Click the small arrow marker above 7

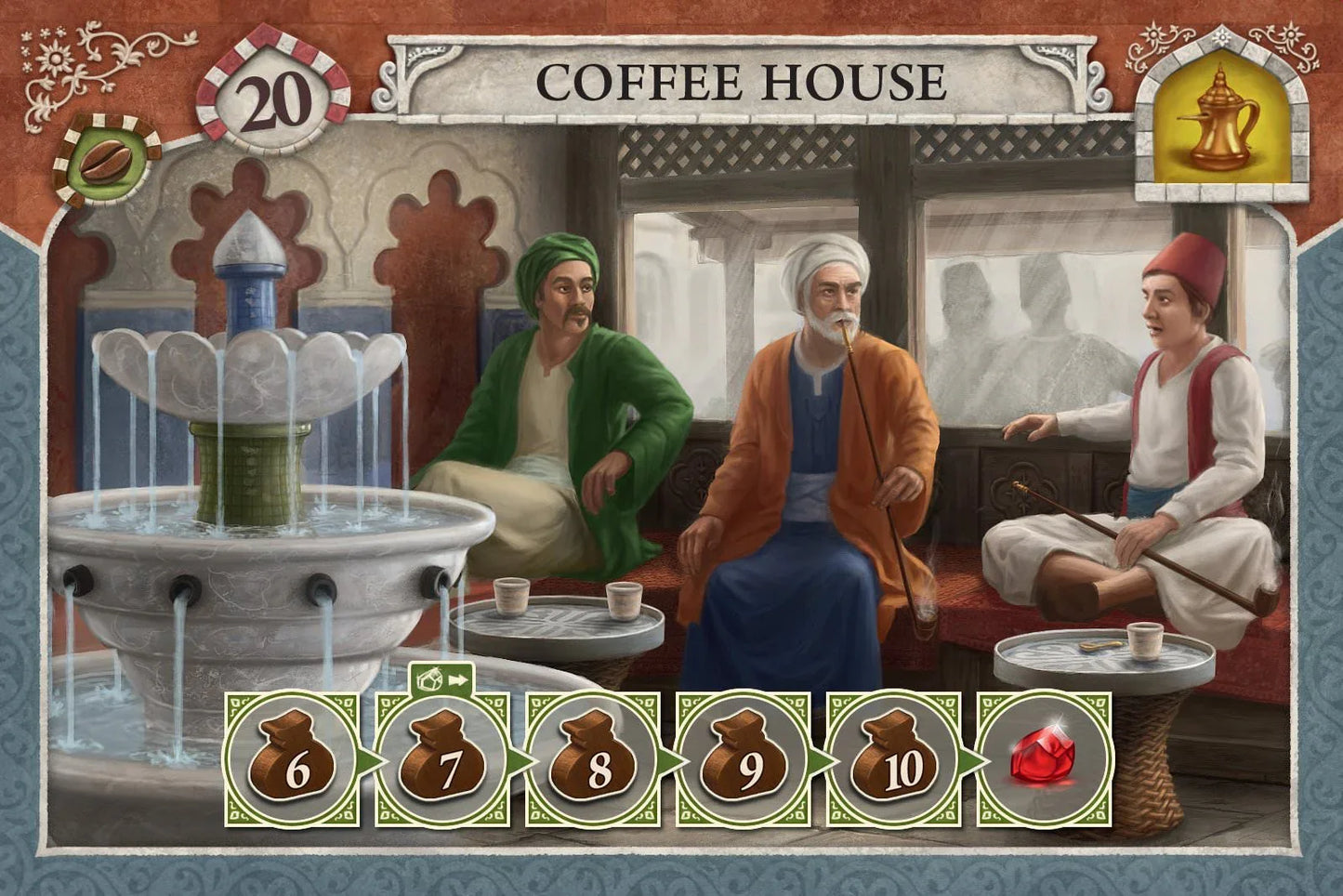click(x=441, y=679)
